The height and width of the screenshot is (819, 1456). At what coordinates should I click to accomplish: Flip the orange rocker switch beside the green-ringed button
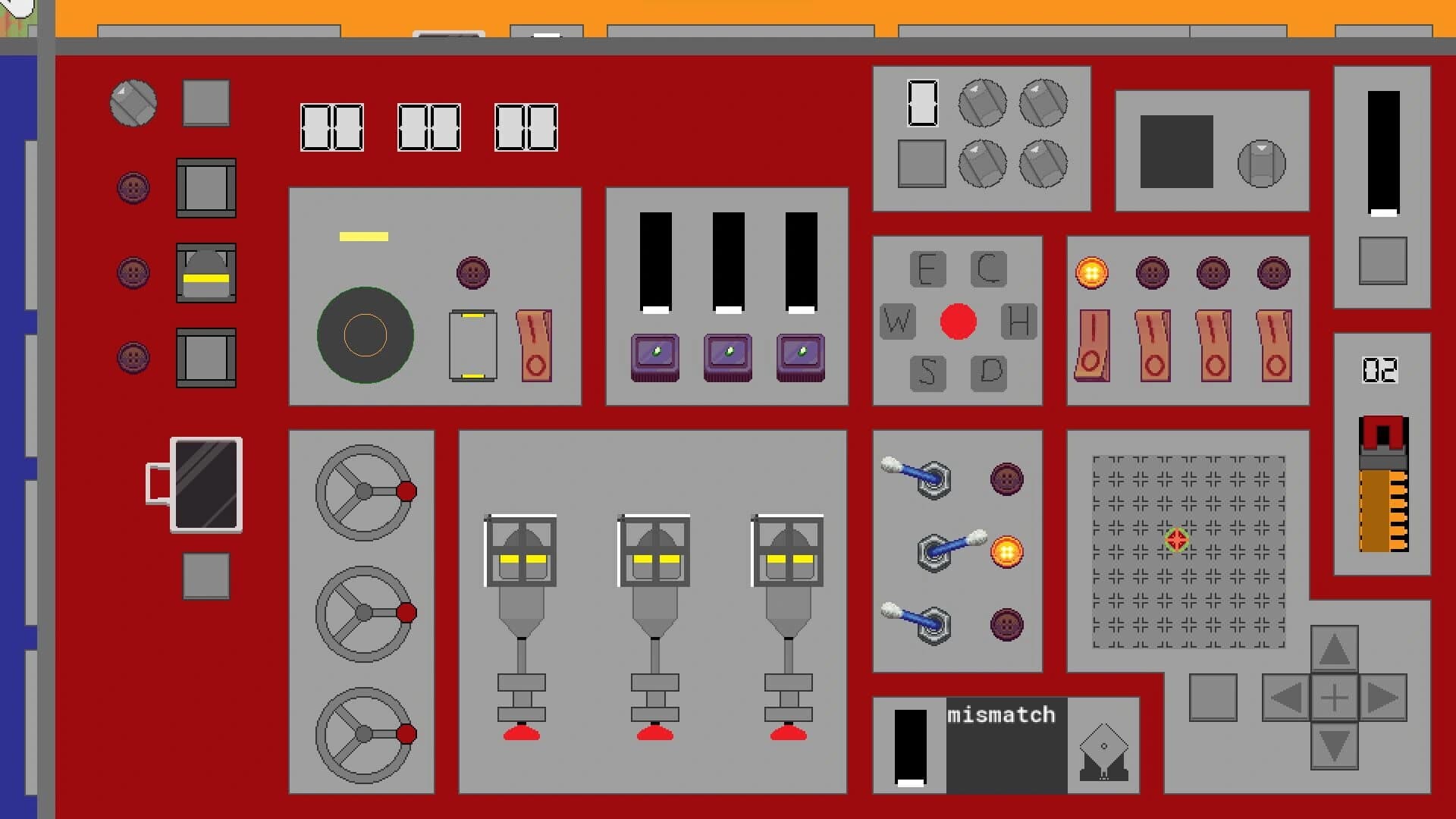pyautogui.click(x=536, y=345)
